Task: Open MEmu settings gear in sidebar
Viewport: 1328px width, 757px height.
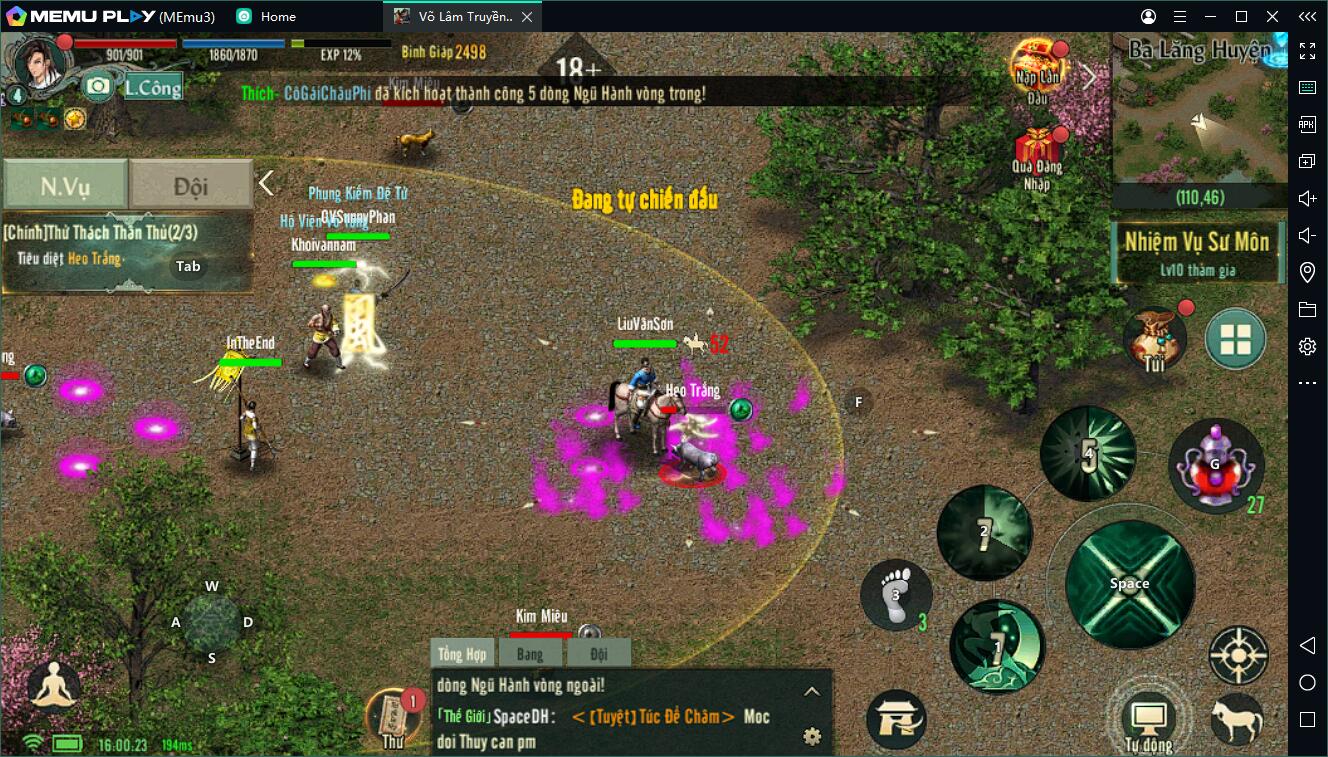Action: (x=1307, y=345)
